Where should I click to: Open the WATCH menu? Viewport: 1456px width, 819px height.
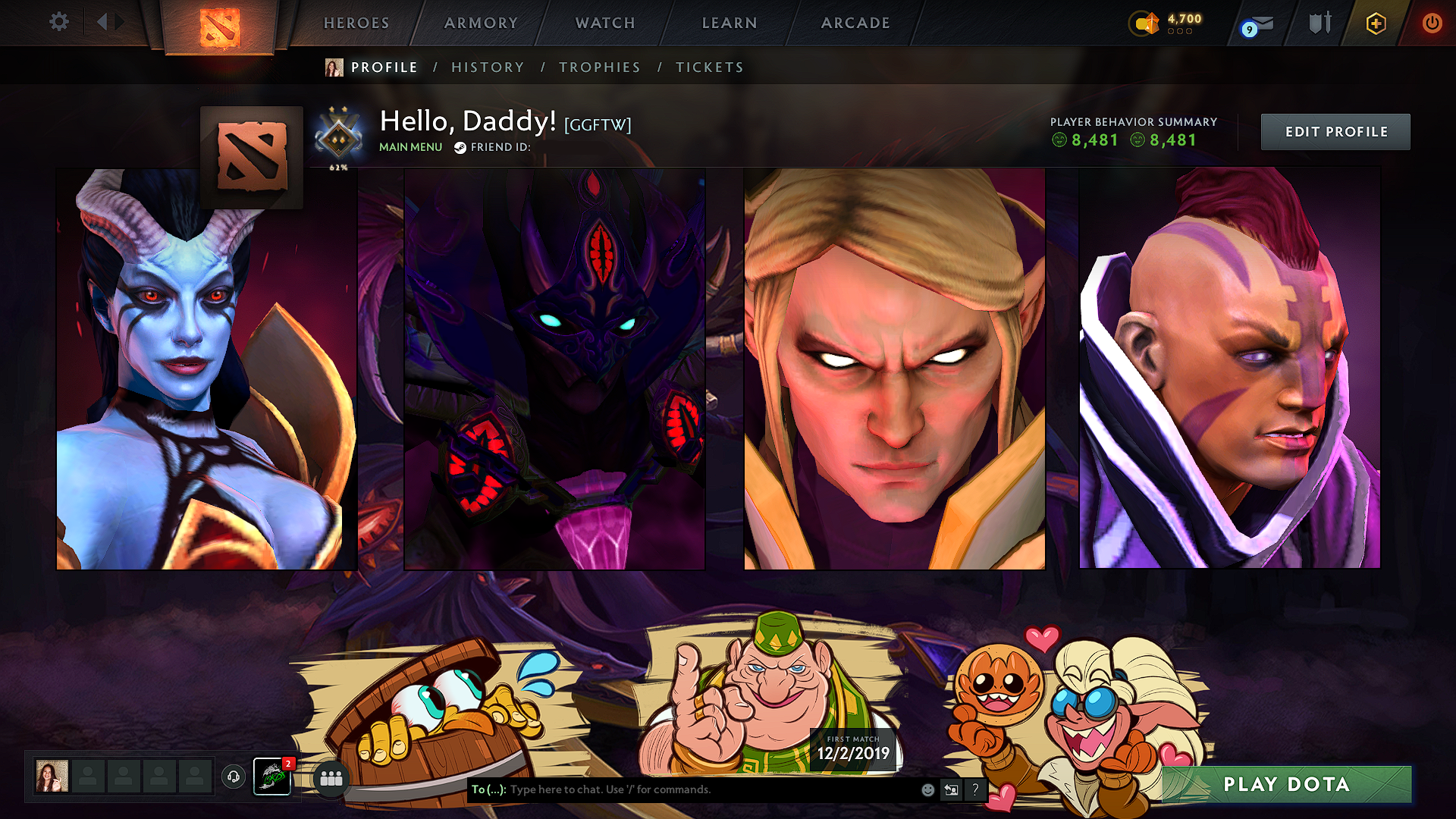pyautogui.click(x=604, y=23)
